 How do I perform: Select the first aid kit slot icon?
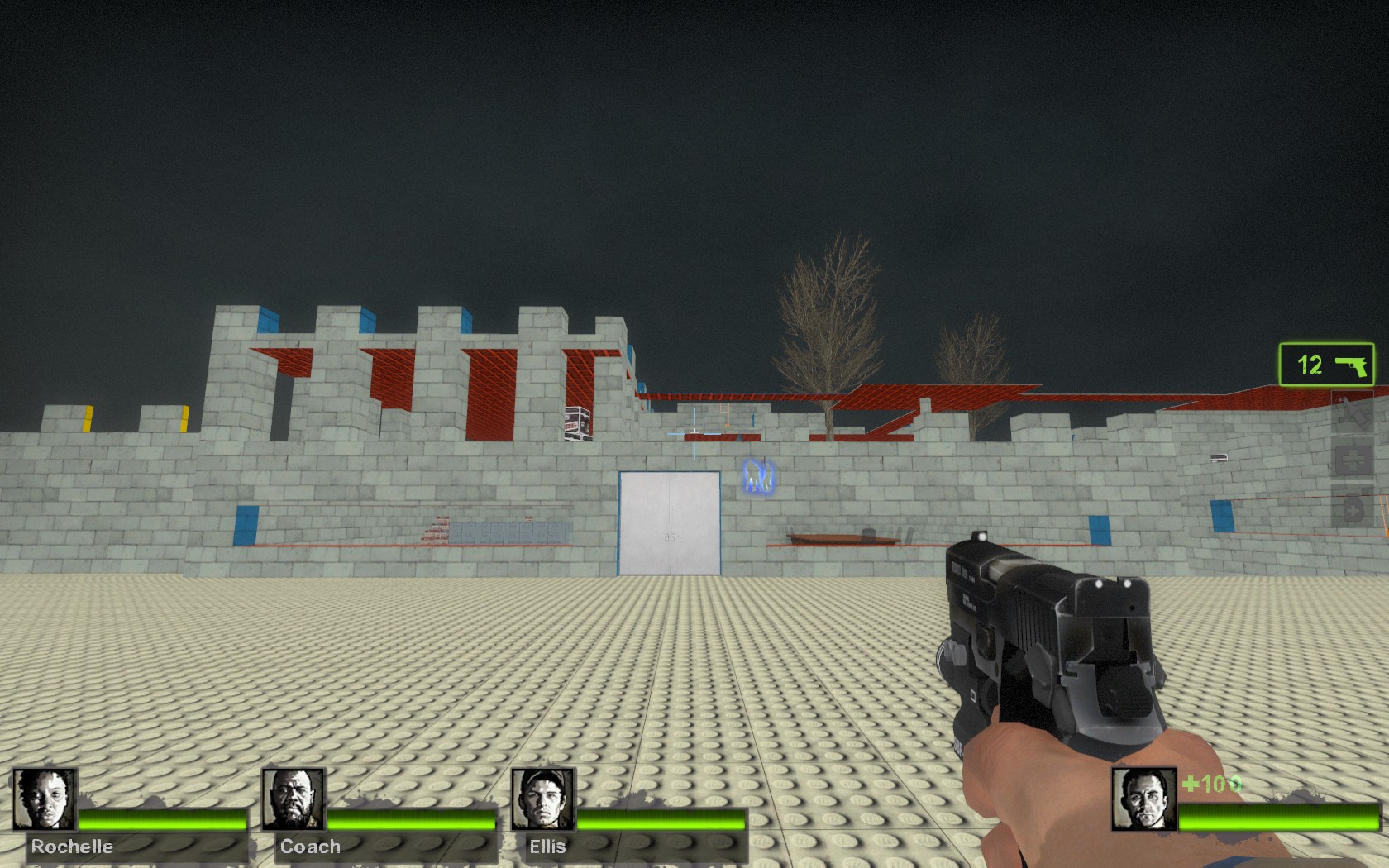tap(1353, 458)
